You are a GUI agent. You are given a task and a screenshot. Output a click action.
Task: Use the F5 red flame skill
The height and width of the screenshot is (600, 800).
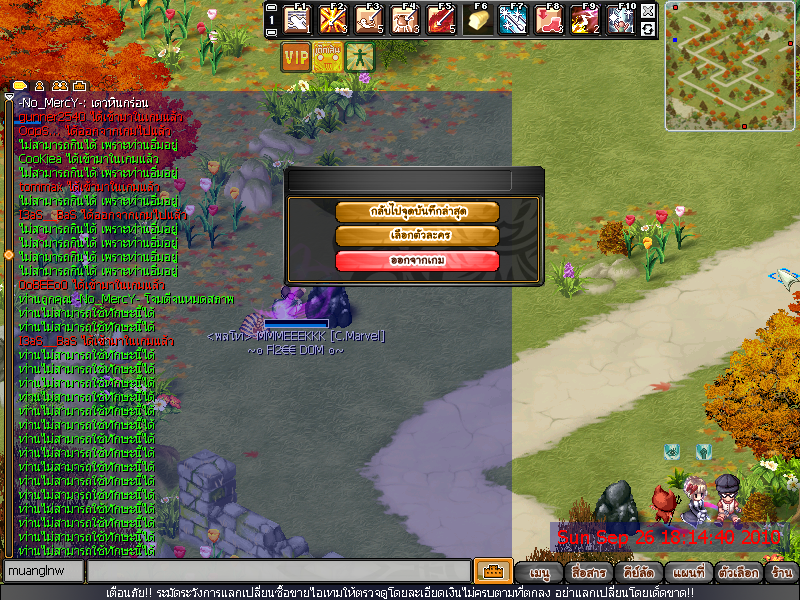[x=441, y=19]
